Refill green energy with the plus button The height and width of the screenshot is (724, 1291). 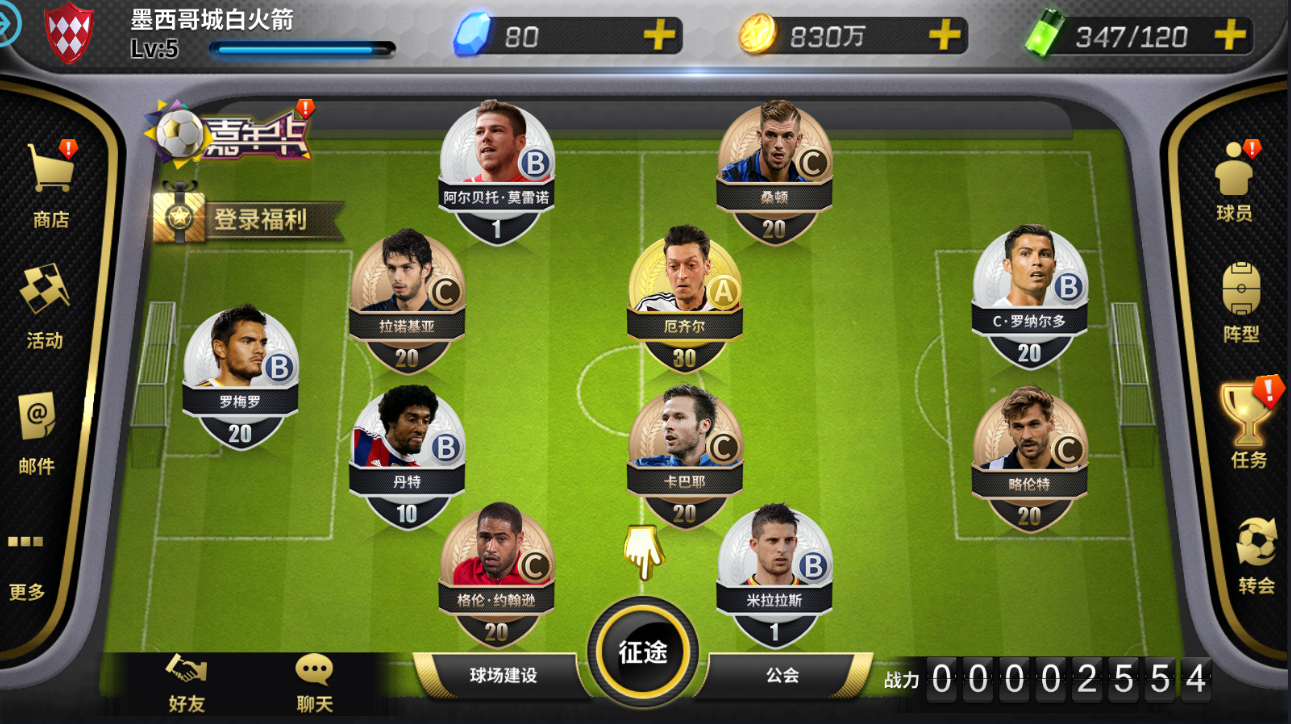coord(1229,37)
